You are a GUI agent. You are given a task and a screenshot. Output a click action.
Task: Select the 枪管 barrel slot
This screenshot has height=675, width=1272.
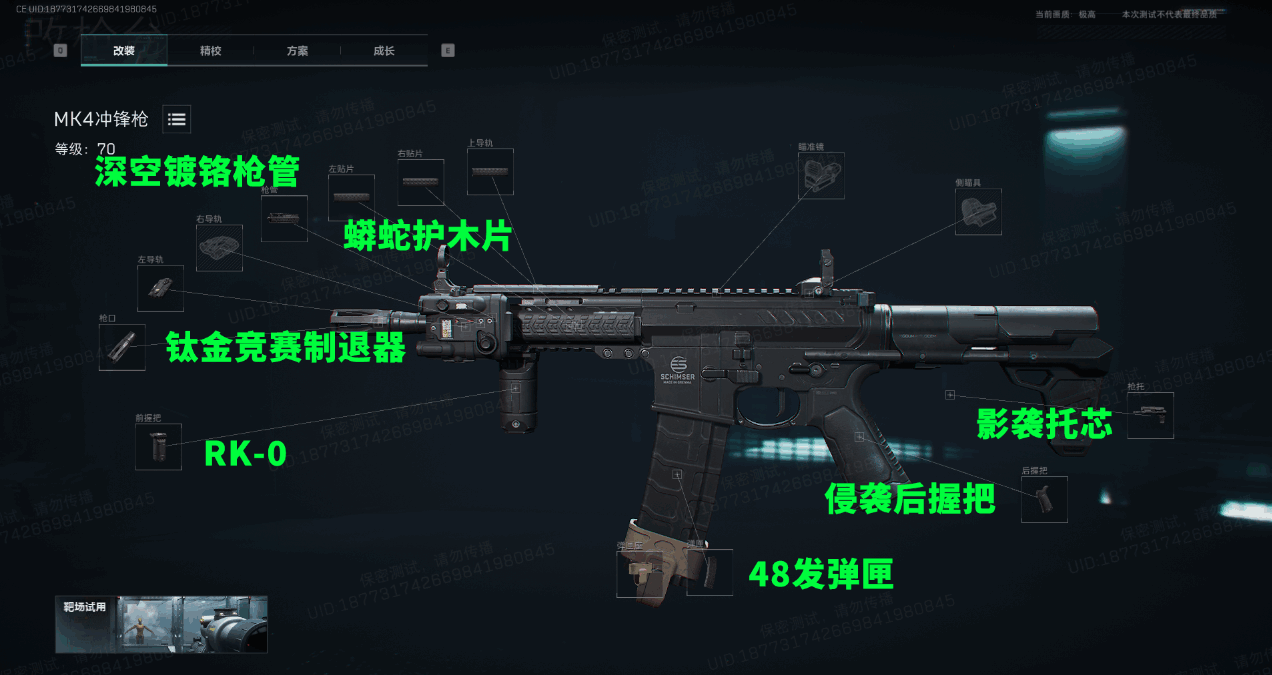click(x=284, y=218)
